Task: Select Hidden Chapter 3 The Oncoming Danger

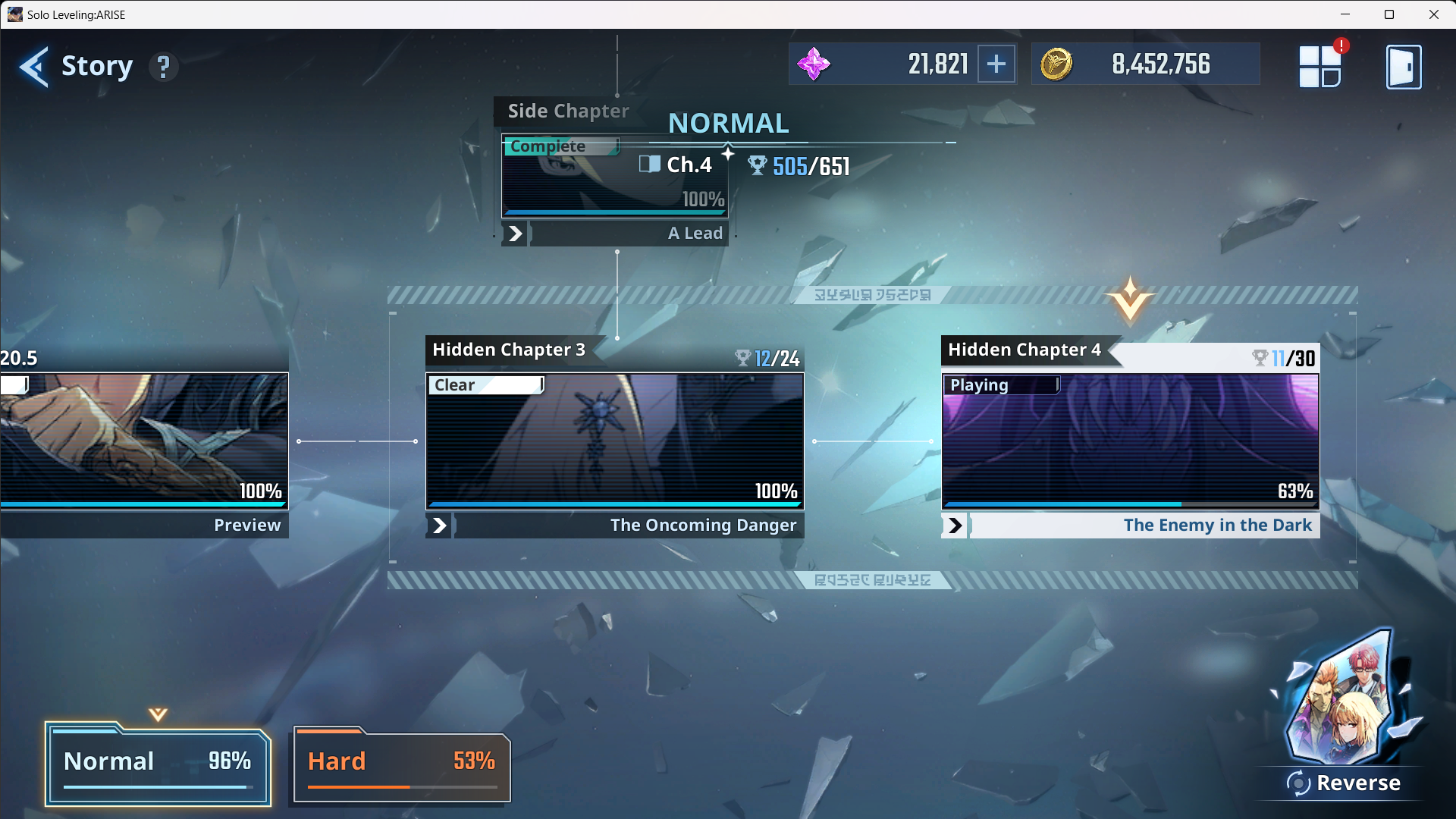Action: coord(614,440)
